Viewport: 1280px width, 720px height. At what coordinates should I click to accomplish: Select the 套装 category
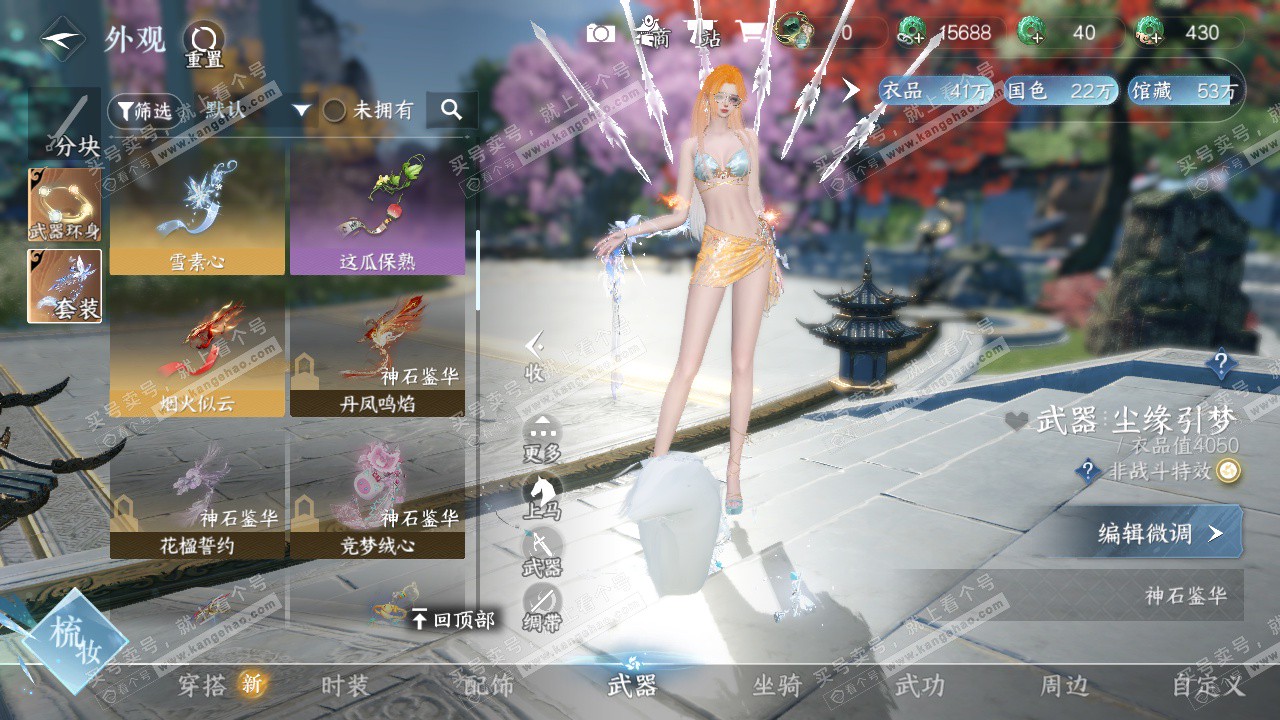[x=64, y=286]
